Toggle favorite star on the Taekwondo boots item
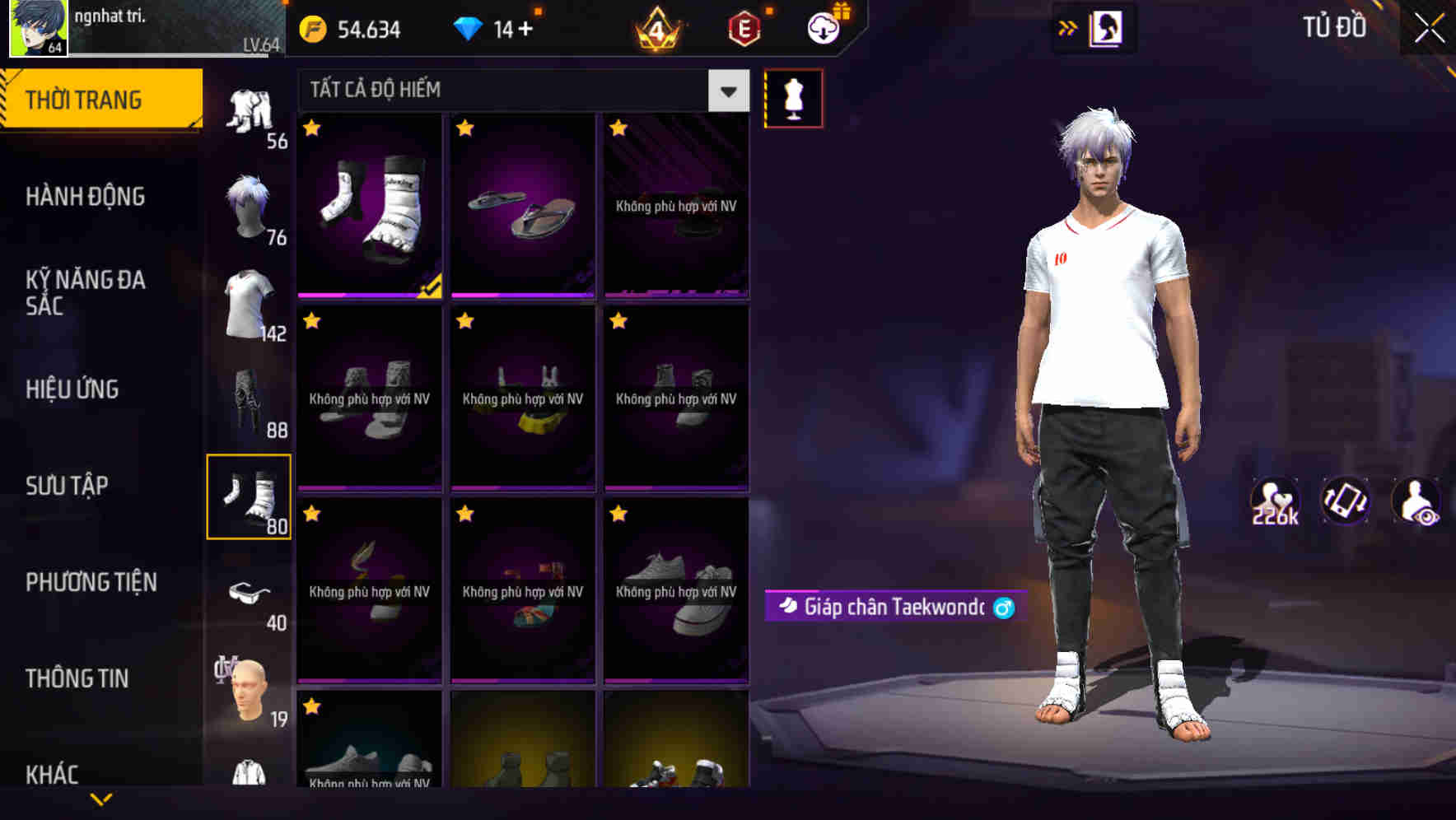The image size is (1456, 820). (311, 129)
